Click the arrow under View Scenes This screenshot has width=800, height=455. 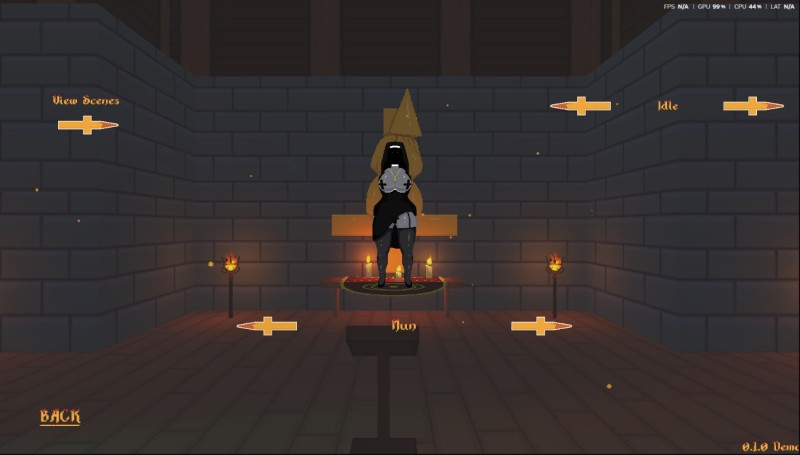pyautogui.click(x=88, y=125)
